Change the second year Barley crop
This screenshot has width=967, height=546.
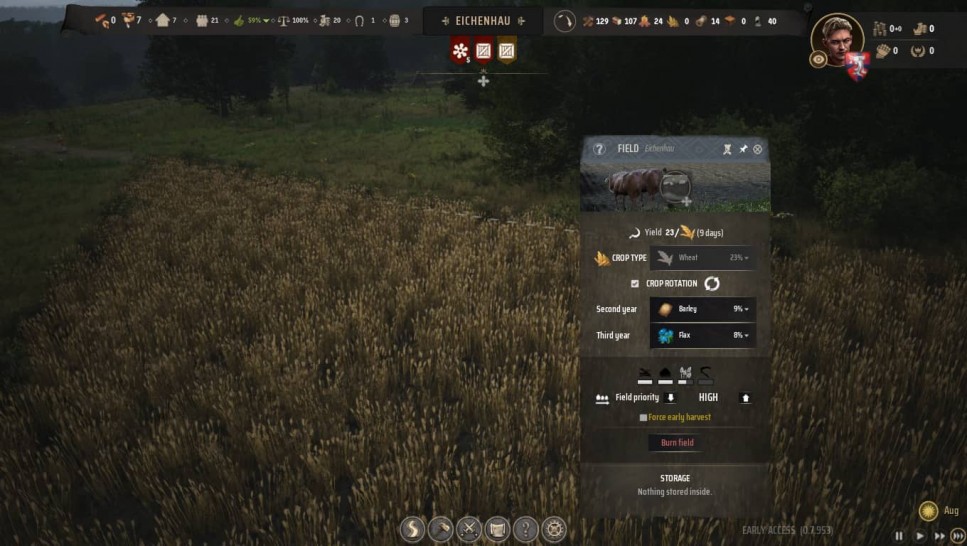click(x=702, y=309)
